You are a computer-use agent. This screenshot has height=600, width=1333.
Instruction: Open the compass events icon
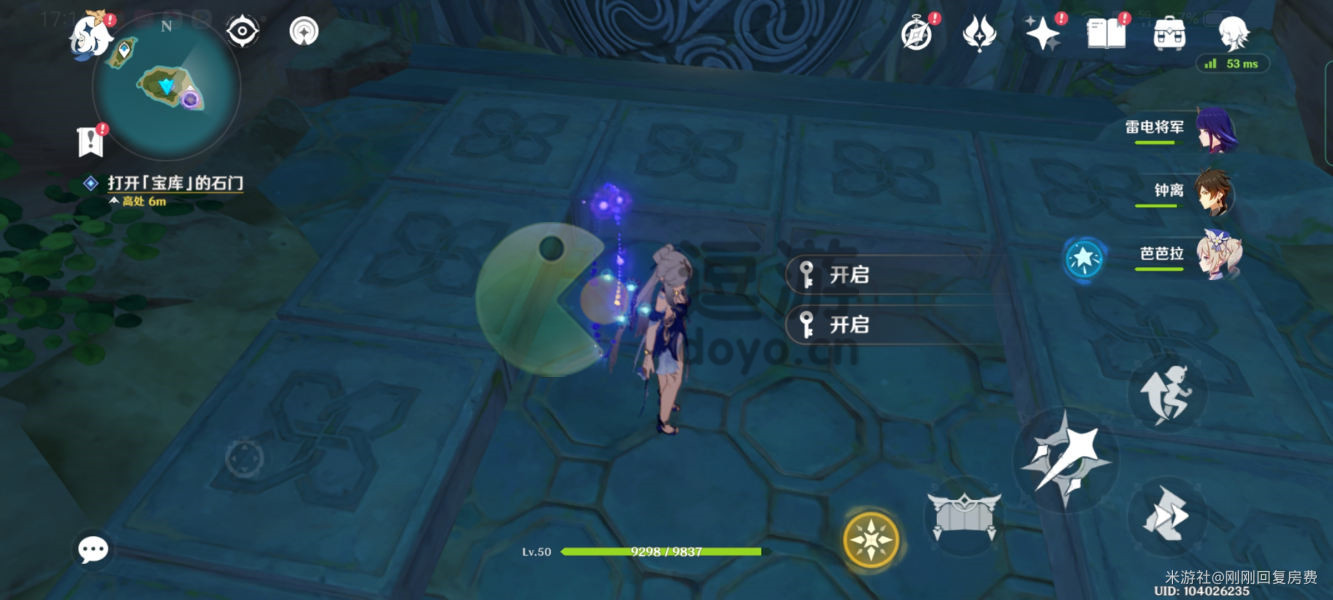click(917, 34)
